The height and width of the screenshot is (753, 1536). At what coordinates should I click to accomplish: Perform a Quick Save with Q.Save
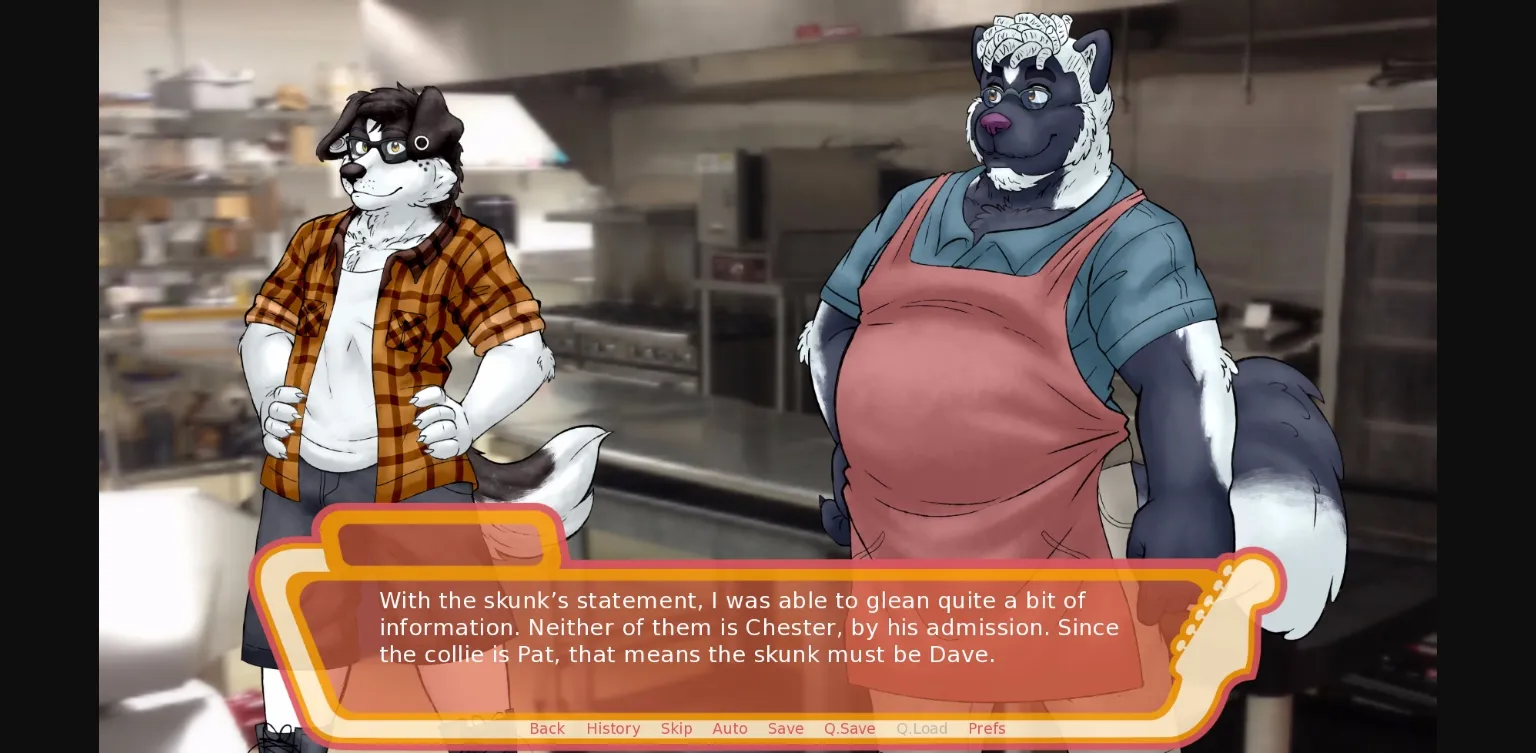[849, 728]
